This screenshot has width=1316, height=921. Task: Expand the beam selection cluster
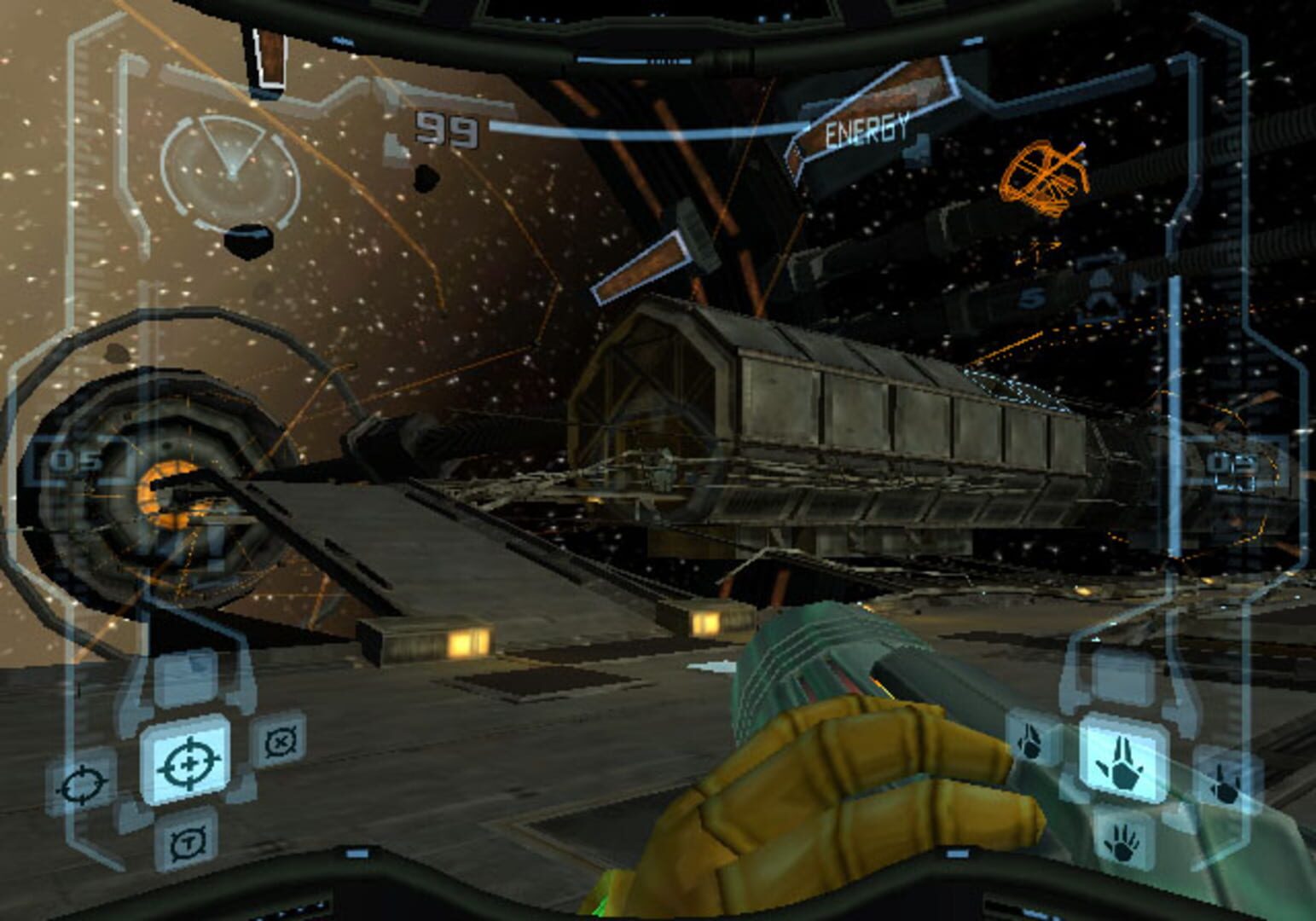pyautogui.click(x=1124, y=789)
